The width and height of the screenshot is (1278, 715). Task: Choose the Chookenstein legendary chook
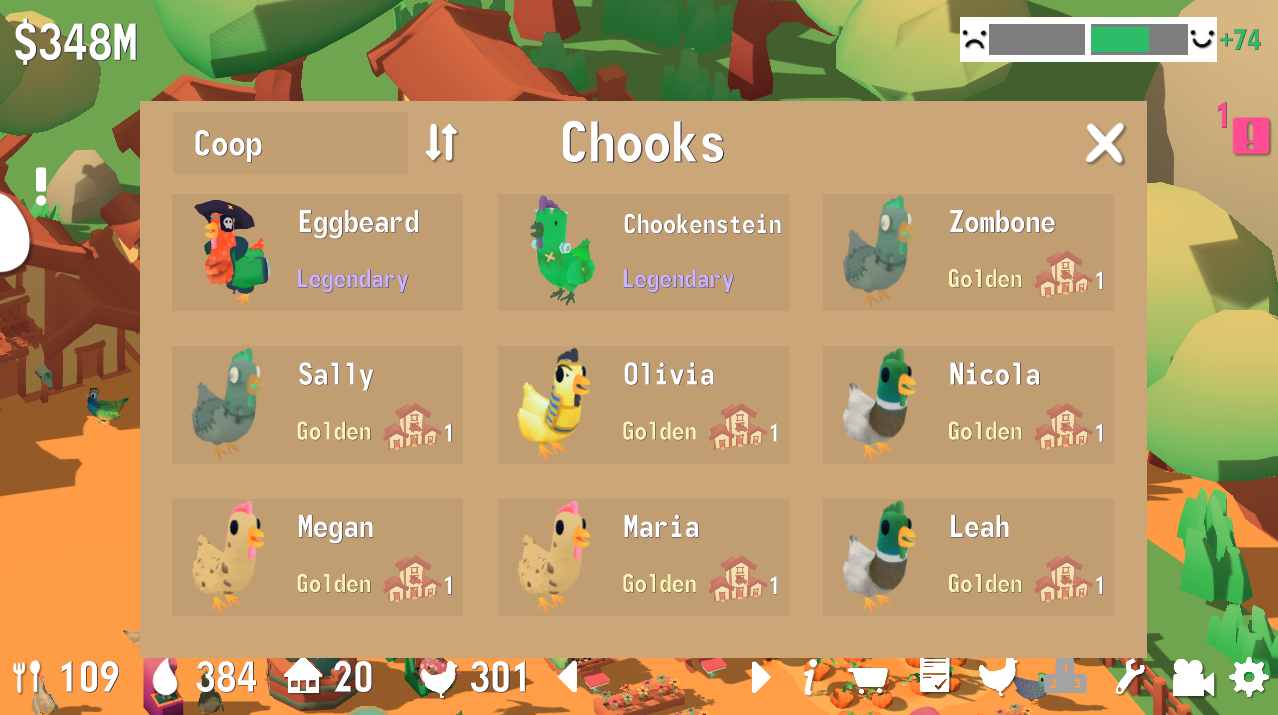643,252
